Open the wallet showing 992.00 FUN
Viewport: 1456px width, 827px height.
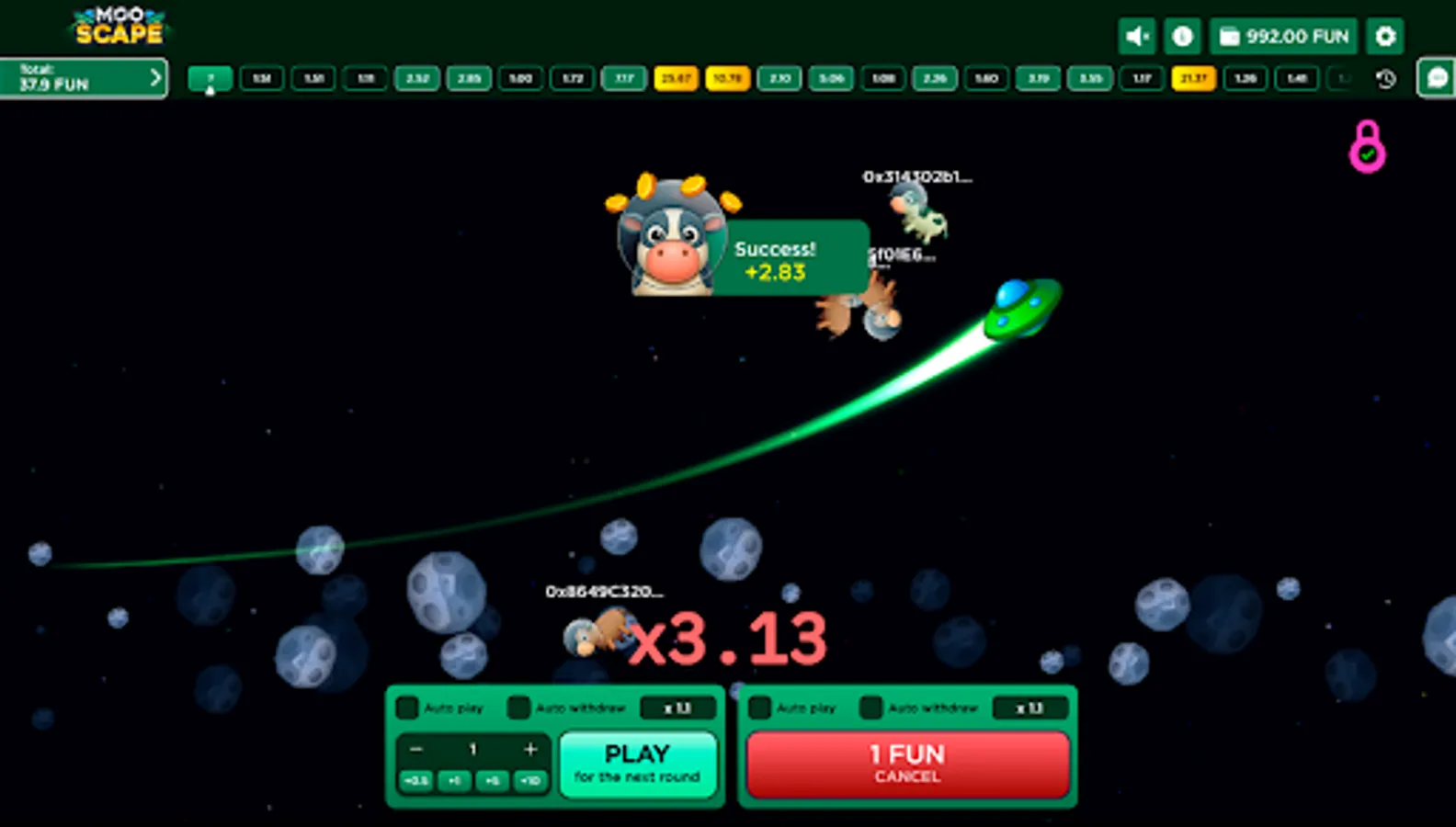1284,37
